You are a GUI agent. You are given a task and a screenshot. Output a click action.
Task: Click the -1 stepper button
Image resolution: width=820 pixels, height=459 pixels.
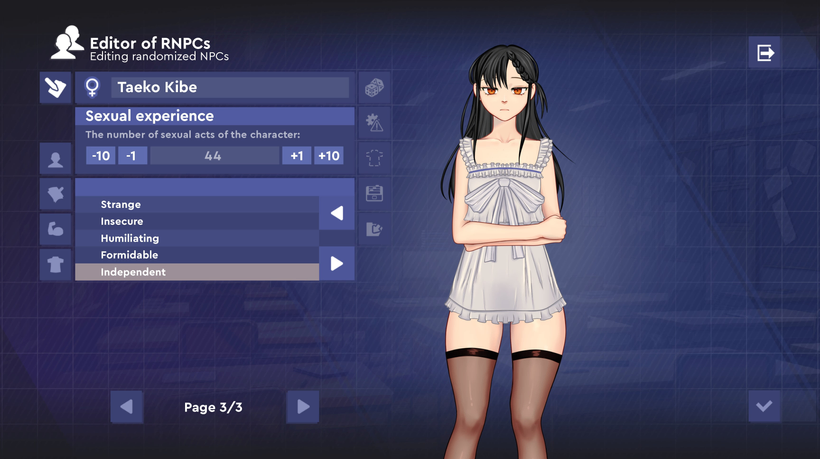[x=132, y=155]
